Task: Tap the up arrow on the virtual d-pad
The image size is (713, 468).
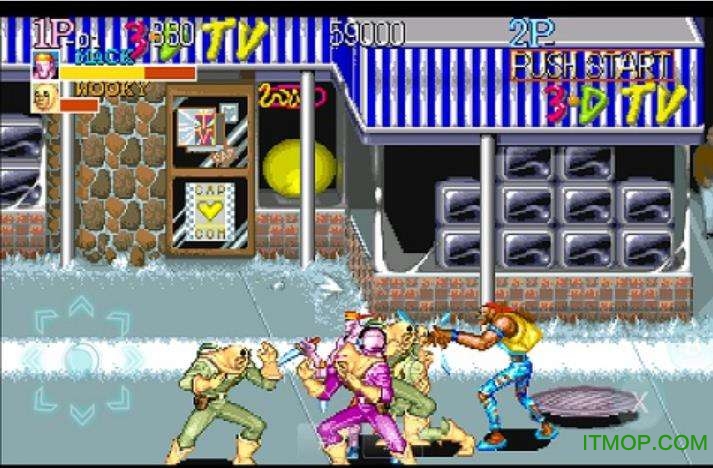Action: [x=81, y=307]
